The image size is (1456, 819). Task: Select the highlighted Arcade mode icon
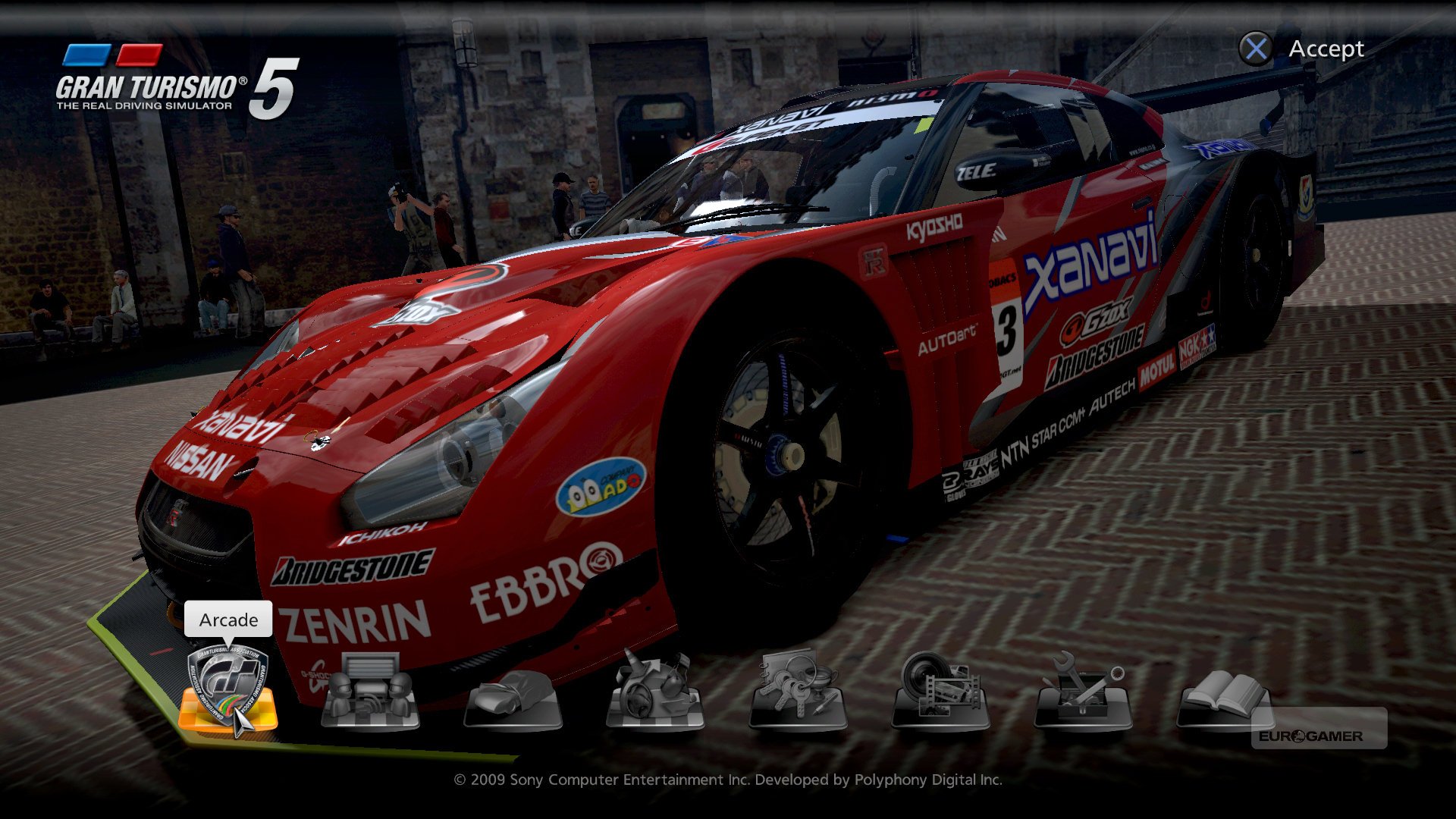(227, 690)
